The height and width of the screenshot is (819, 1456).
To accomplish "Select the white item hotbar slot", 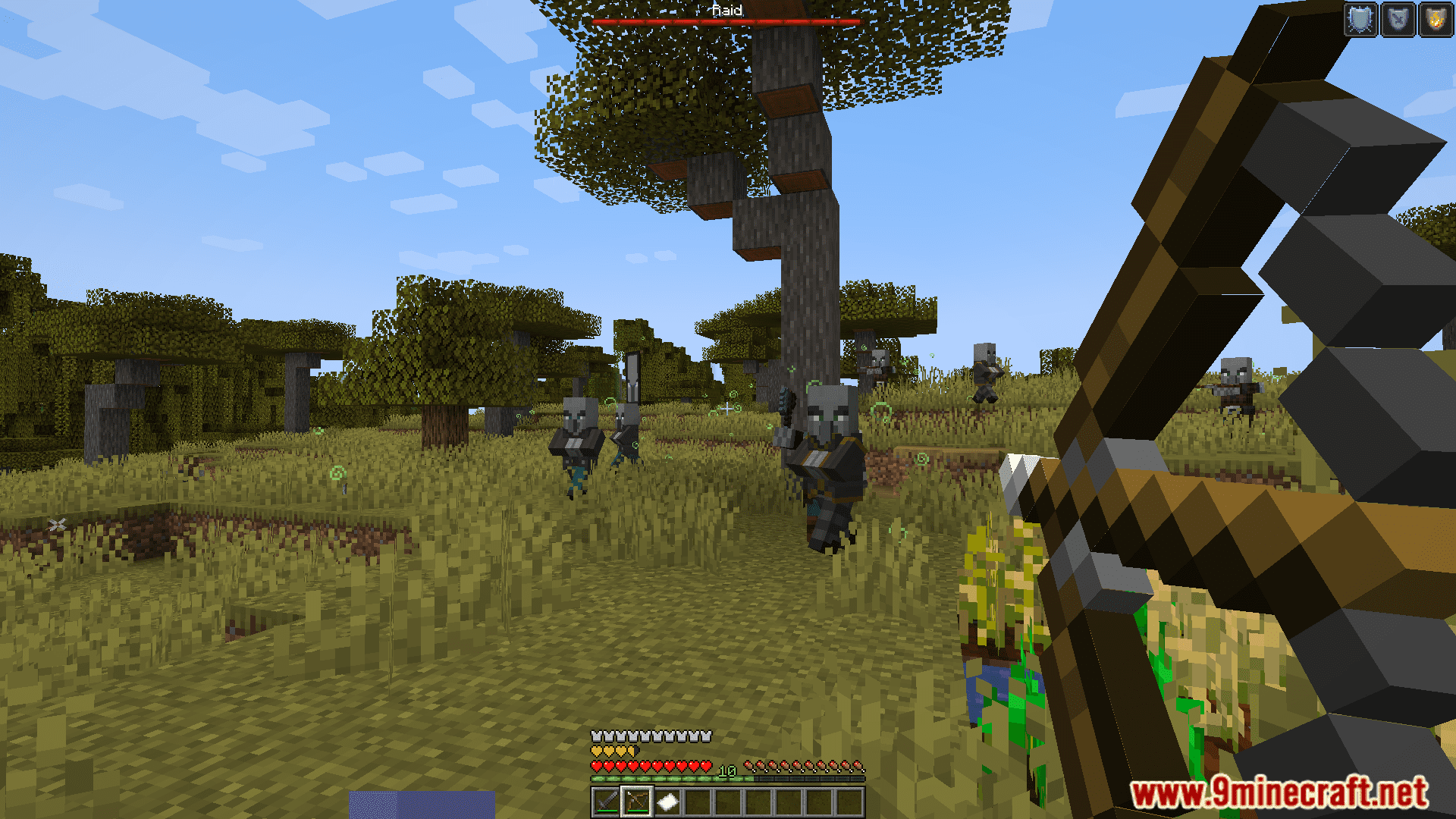I will pos(667,802).
